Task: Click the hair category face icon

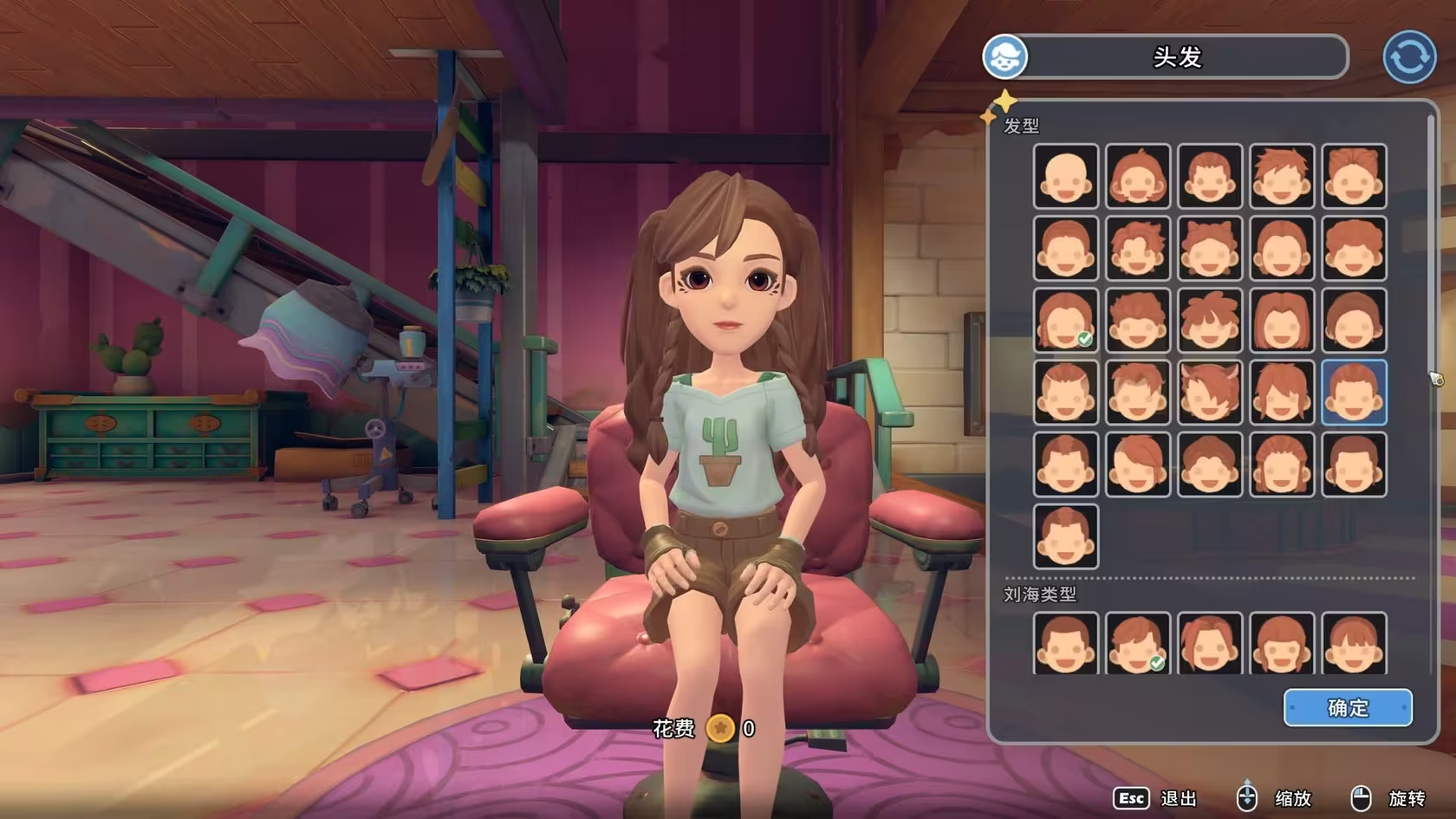Action: pos(1005,57)
